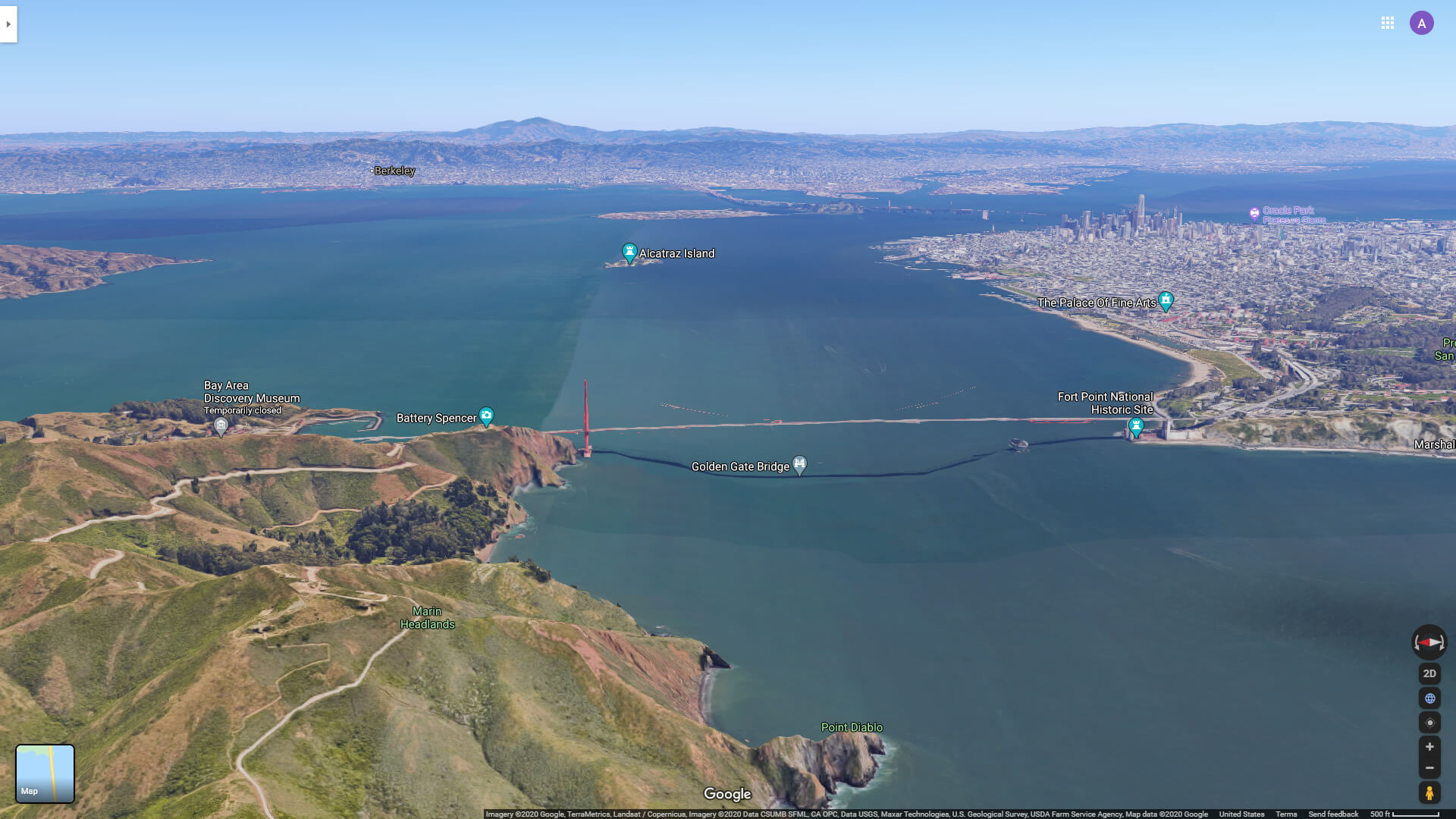Screen dimensions: 1456x819
Task: Switch to Map view using the inset thumbnail
Action: pyautogui.click(x=45, y=773)
